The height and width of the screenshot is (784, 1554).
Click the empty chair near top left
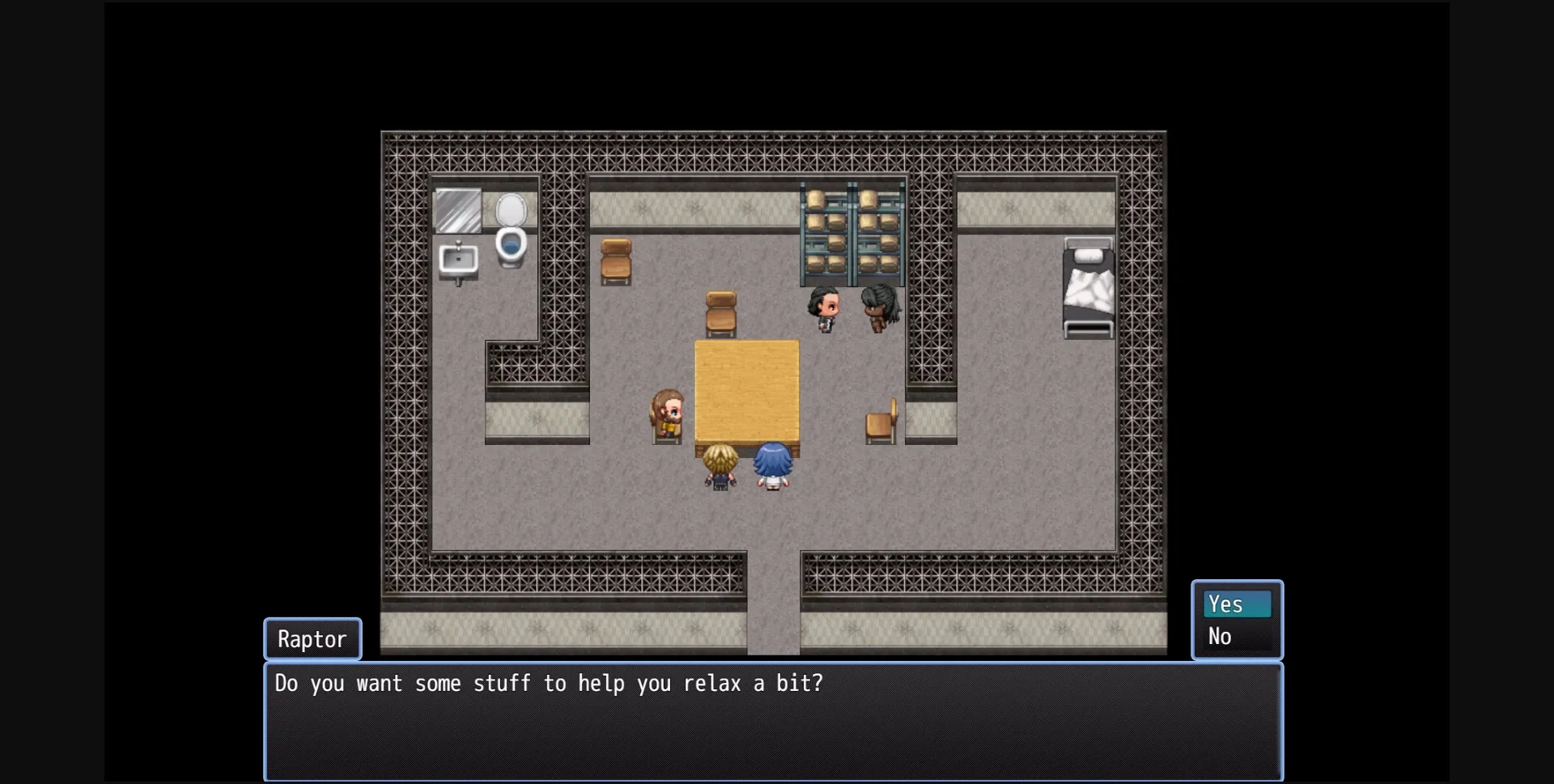tap(617, 261)
